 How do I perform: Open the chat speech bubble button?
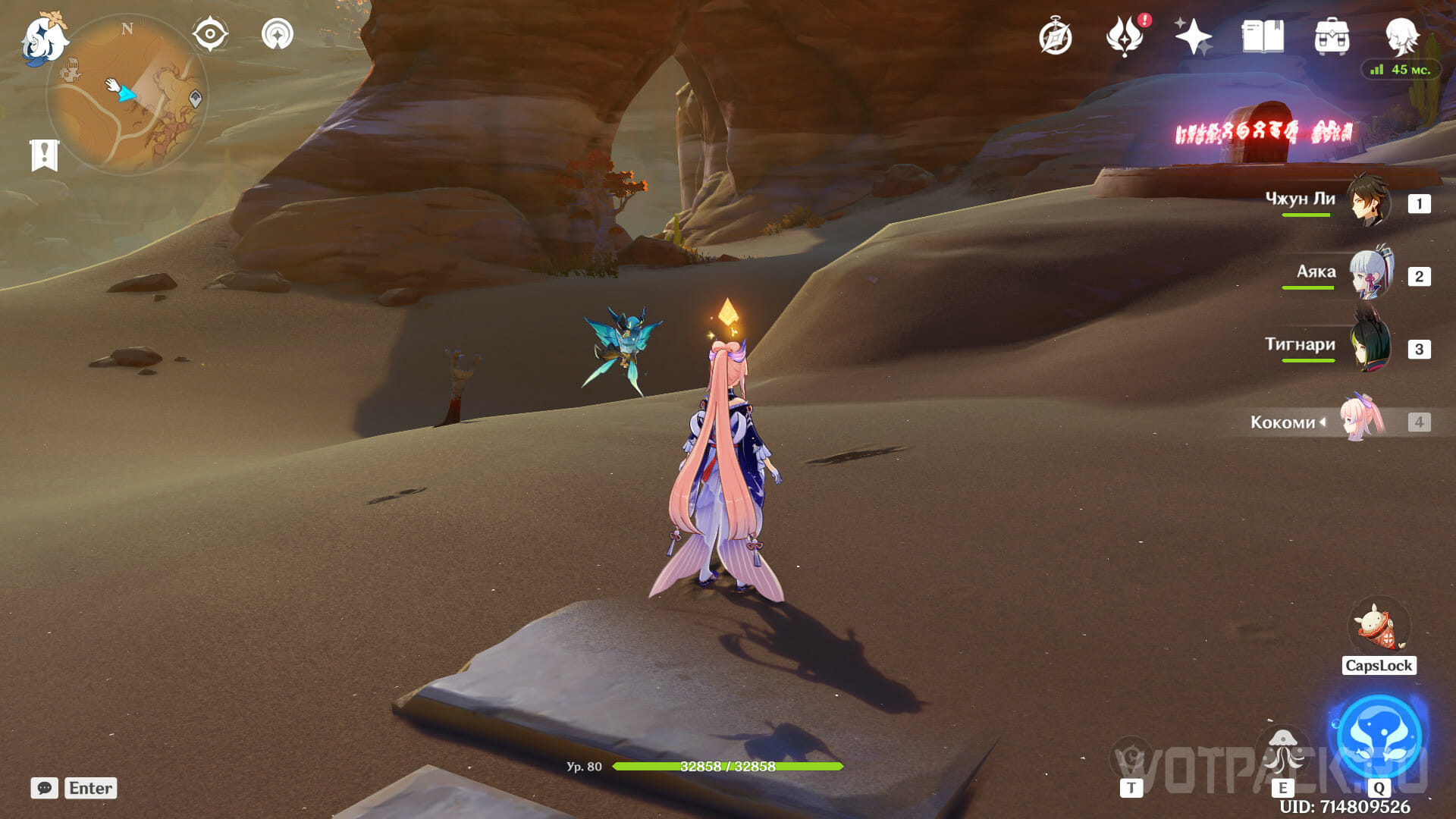(45, 788)
